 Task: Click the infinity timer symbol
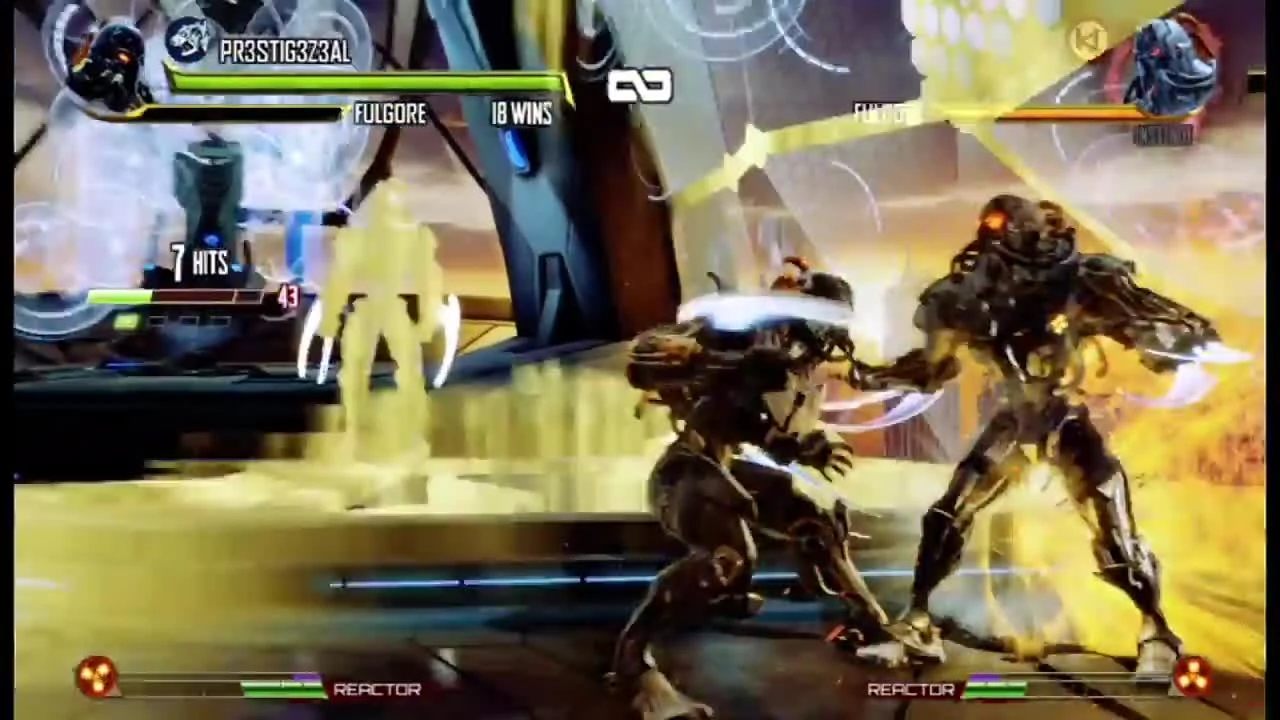[x=640, y=85]
